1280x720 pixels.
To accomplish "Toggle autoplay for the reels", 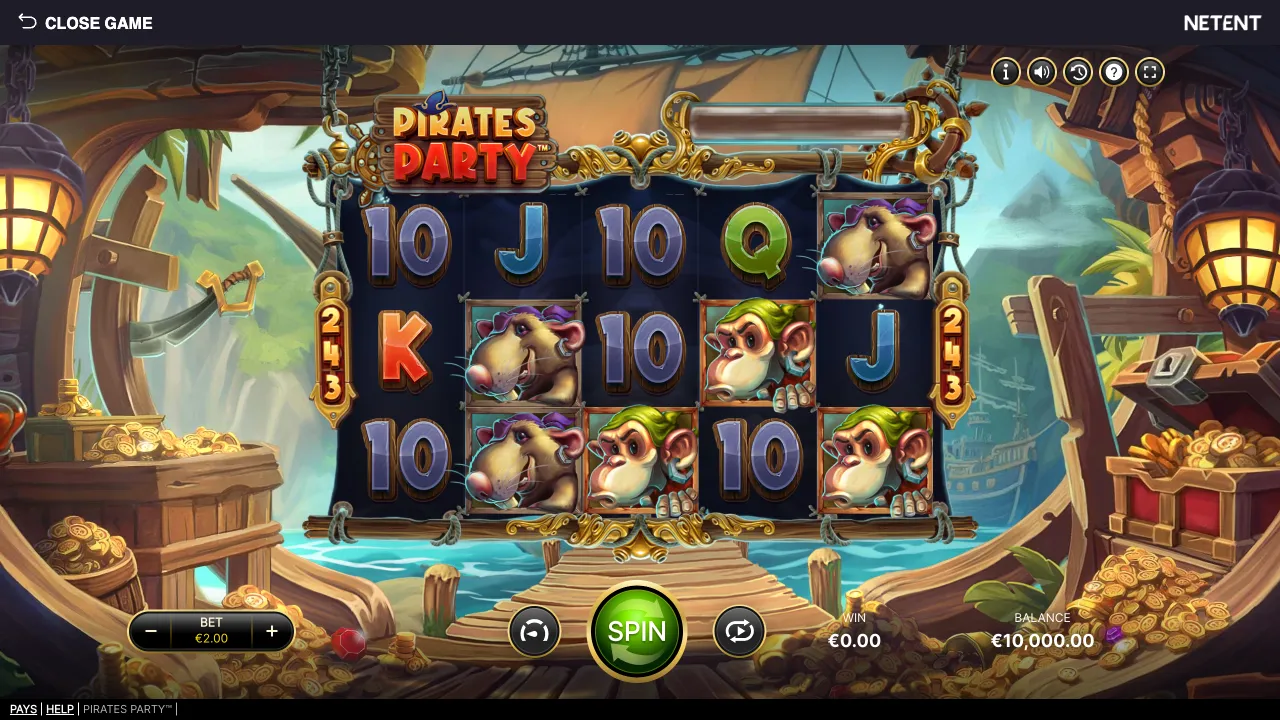I will (739, 631).
